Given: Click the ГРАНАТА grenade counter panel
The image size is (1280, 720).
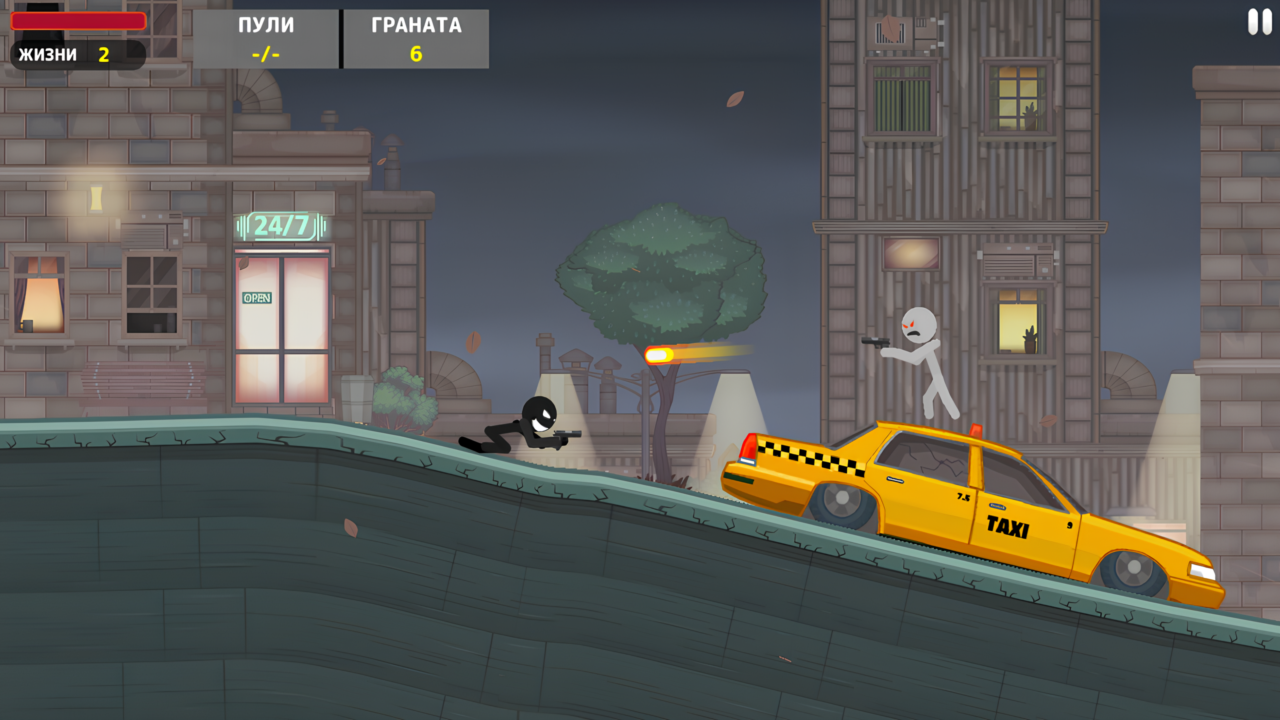Looking at the screenshot, I should point(416,38).
